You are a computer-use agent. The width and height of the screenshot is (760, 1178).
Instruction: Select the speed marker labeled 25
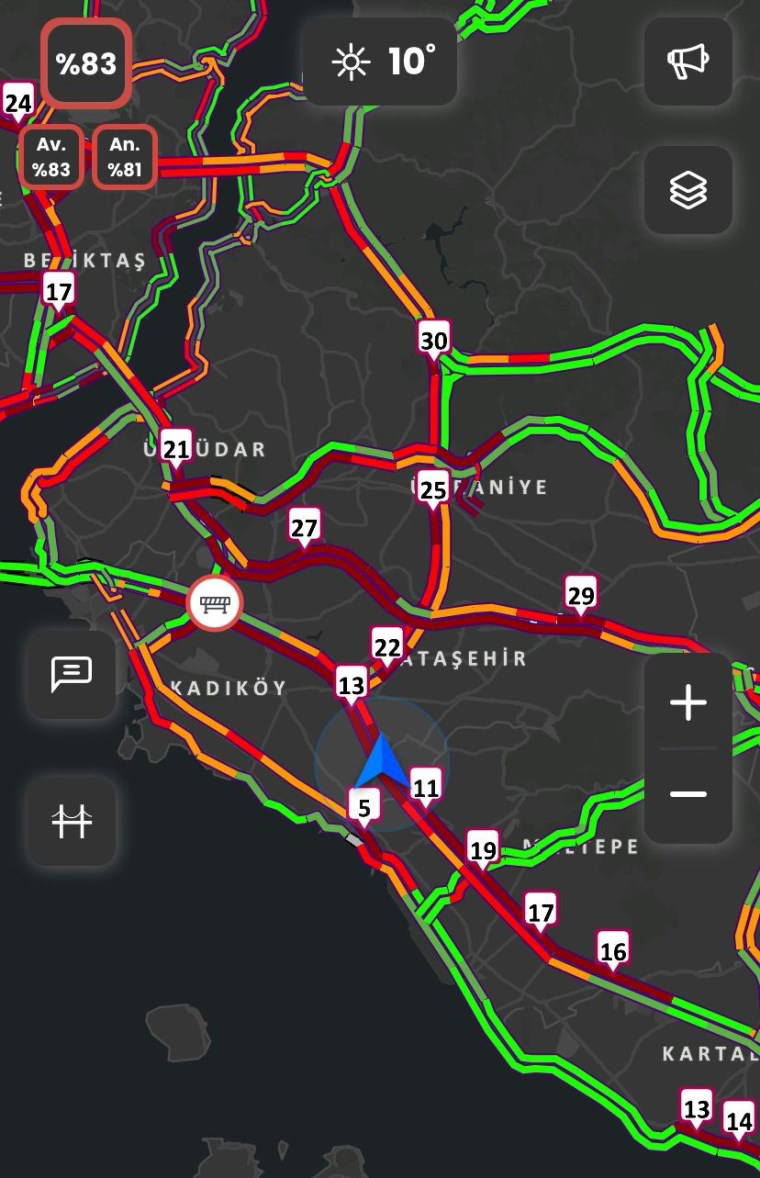pos(433,491)
